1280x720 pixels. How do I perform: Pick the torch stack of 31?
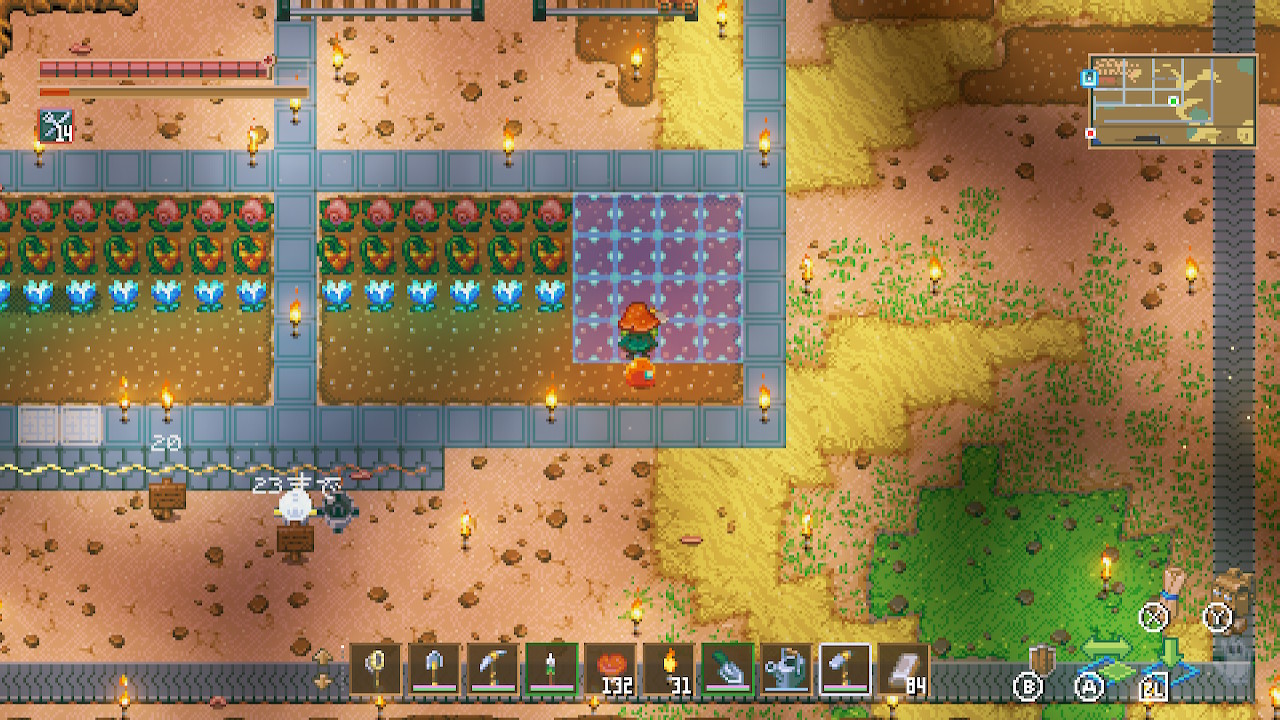(x=668, y=668)
